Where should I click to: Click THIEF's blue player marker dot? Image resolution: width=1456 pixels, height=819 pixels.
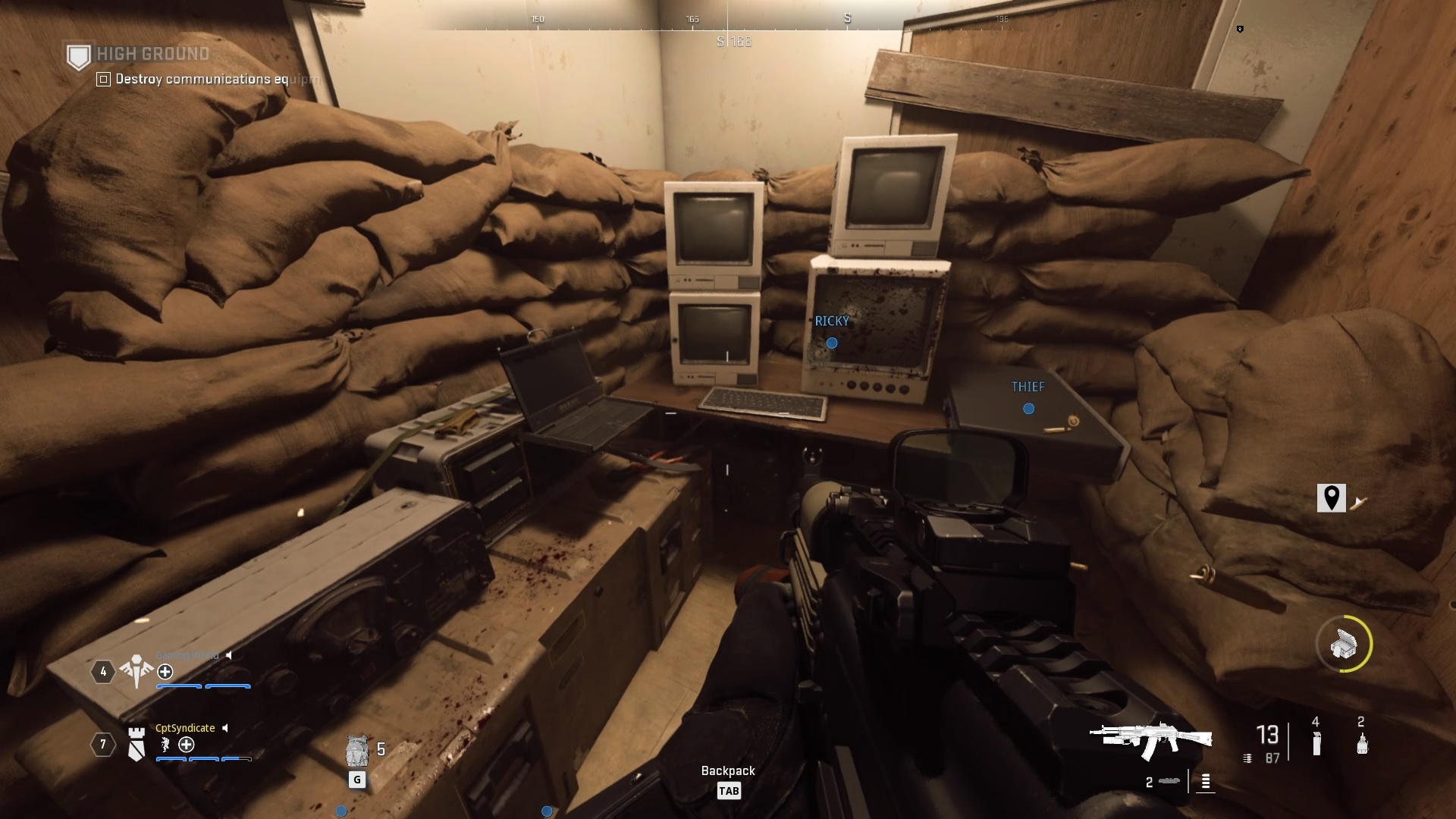1028,409
